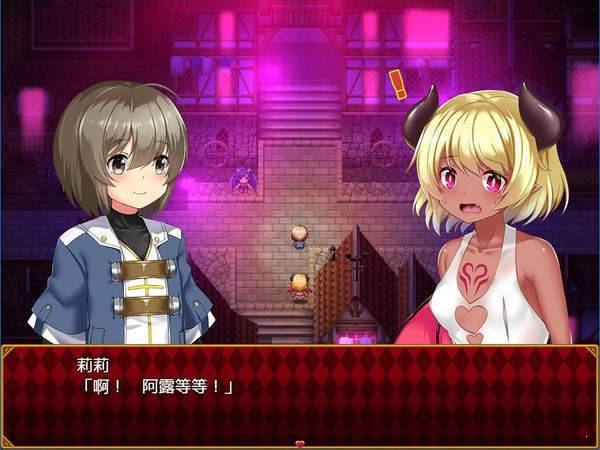The width and height of the screenshot is (600, 450).
Task: Advance Lili's dialogue text box
Action: pos(300,390)
